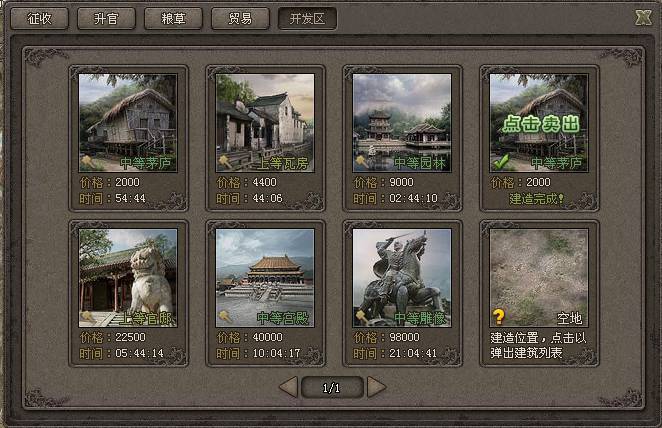Image resolution: width=662 pixels, height=428 pixels.
Task: Go to the next page with right arrow
Action: pos(376,387)
